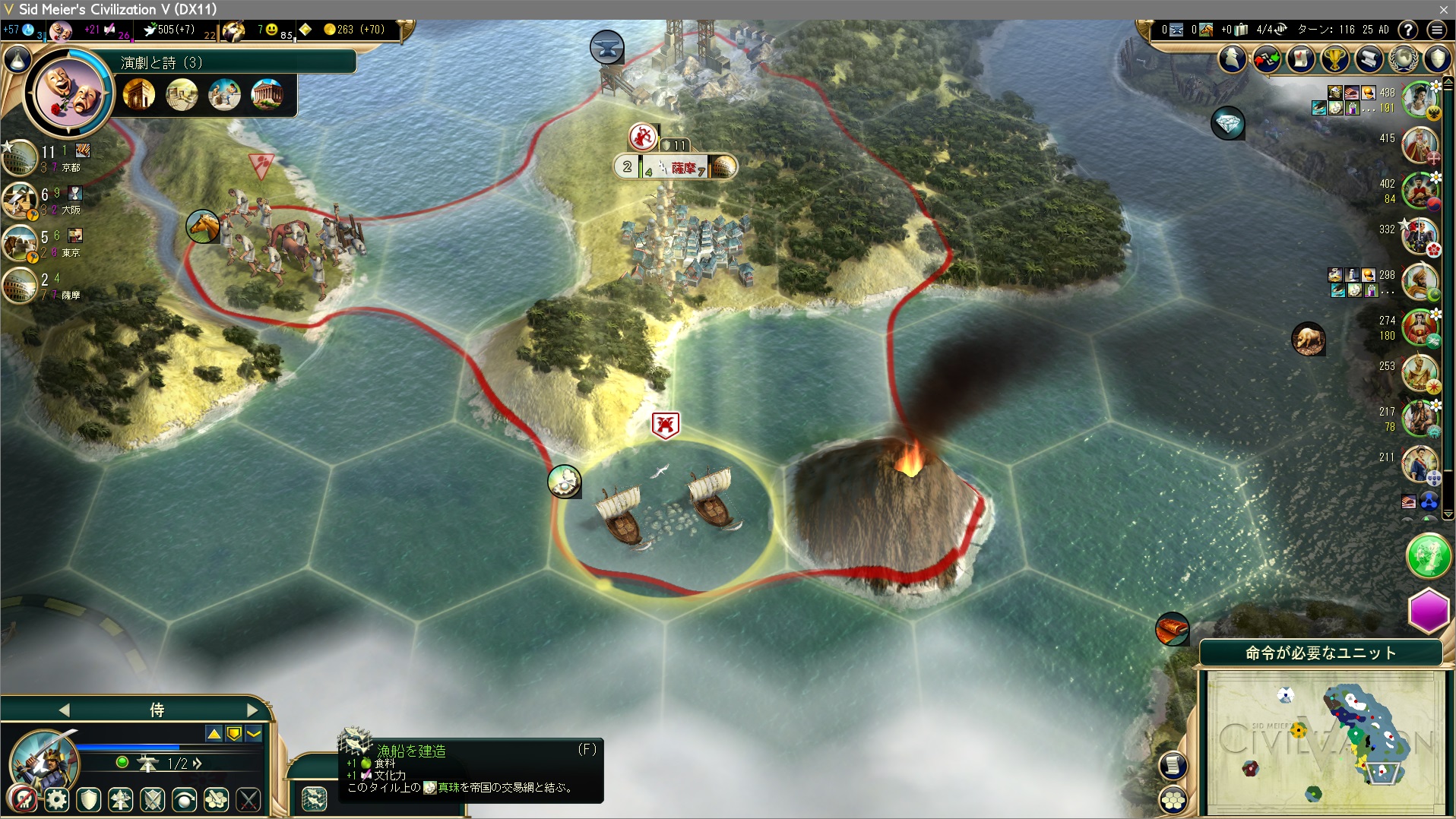1456x819 pixels.
Task: Open the espionage overview spy icon
Action: click(x=1233, y=58)
